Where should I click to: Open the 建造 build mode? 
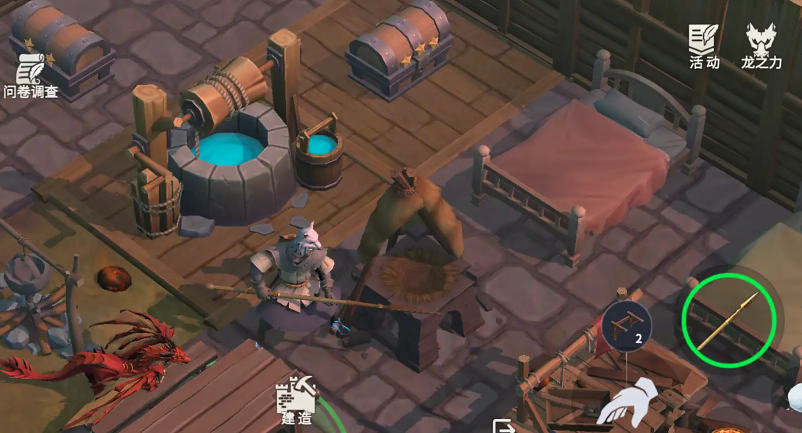(x=296, y=402)
